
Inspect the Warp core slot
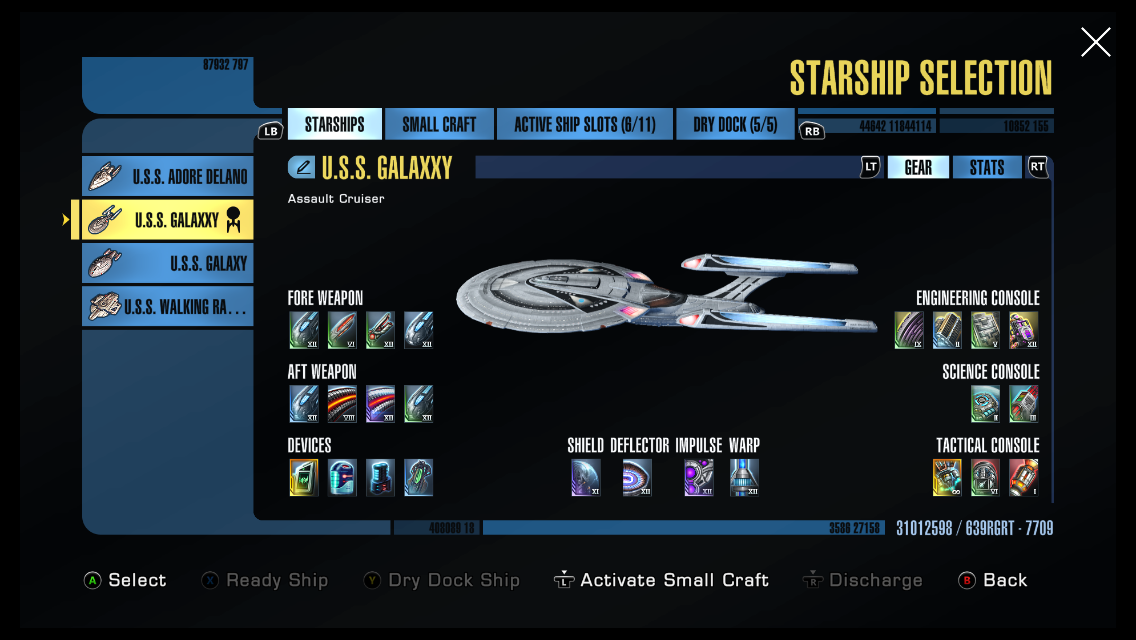click(744, 477)
